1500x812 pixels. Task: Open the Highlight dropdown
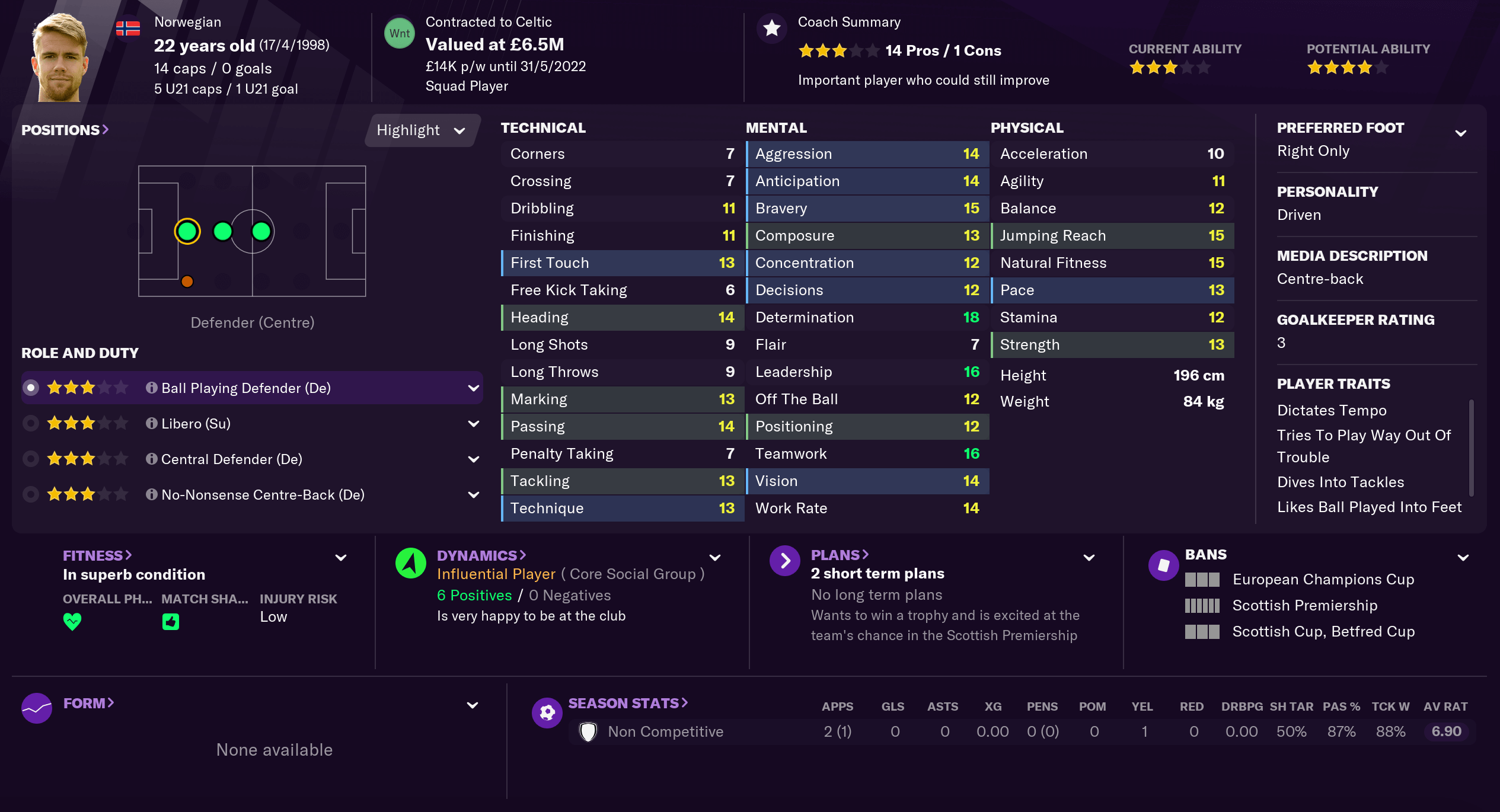[421, 130]
